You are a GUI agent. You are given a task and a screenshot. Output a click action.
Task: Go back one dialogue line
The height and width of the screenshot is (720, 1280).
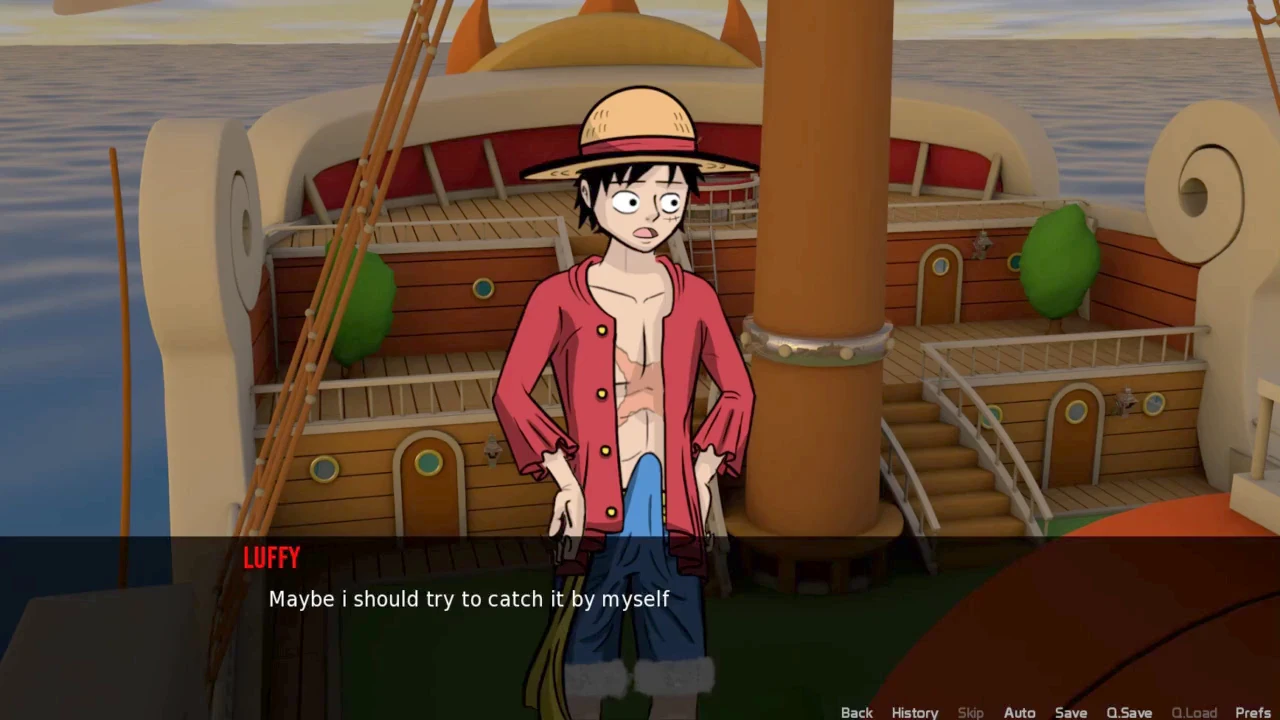856,712
